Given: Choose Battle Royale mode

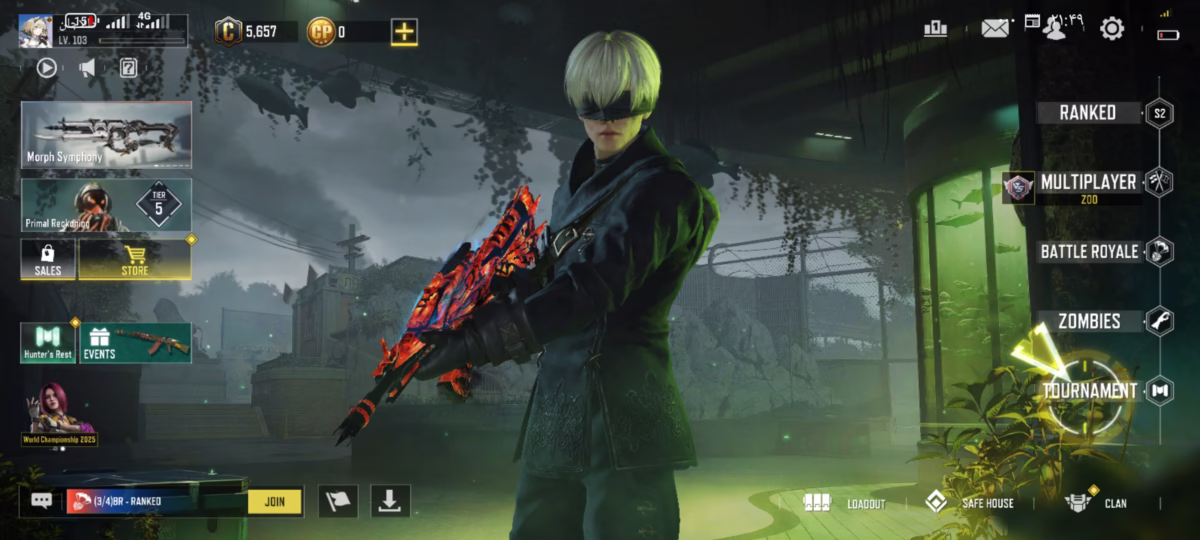Looking at the screenshot, I should [1089, 251].
